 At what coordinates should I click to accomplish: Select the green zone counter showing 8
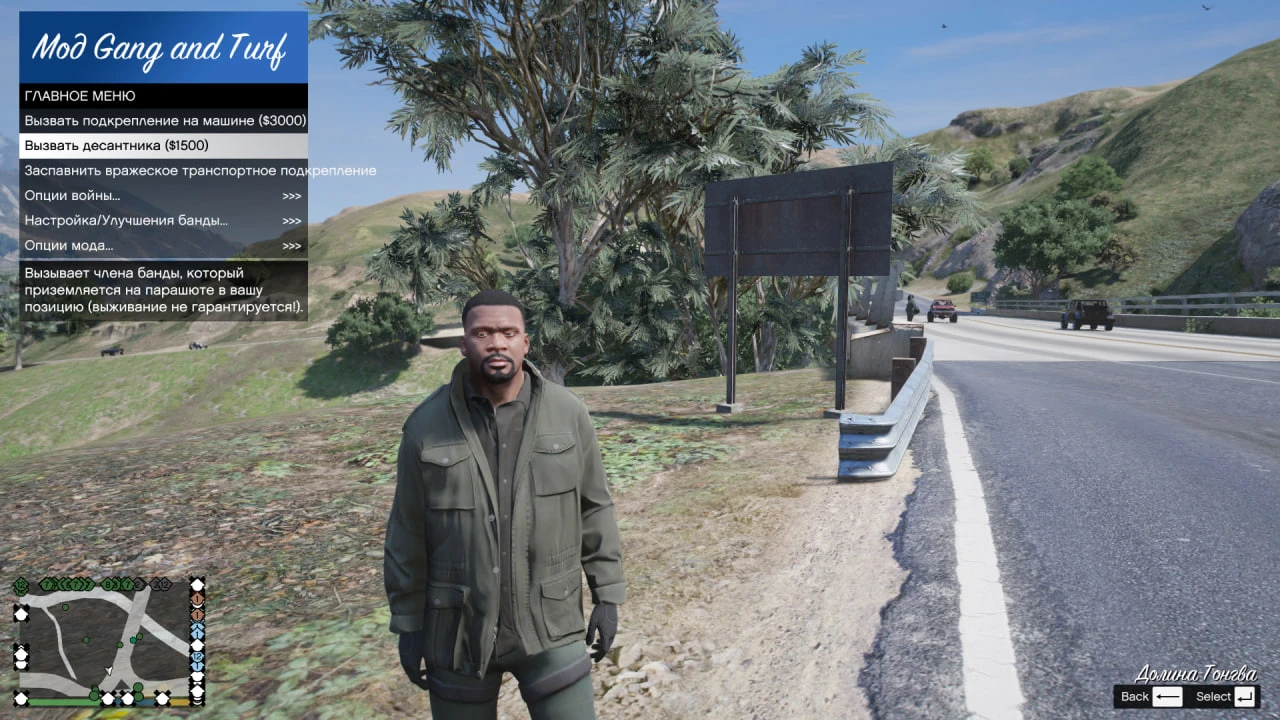coord(107,584)
